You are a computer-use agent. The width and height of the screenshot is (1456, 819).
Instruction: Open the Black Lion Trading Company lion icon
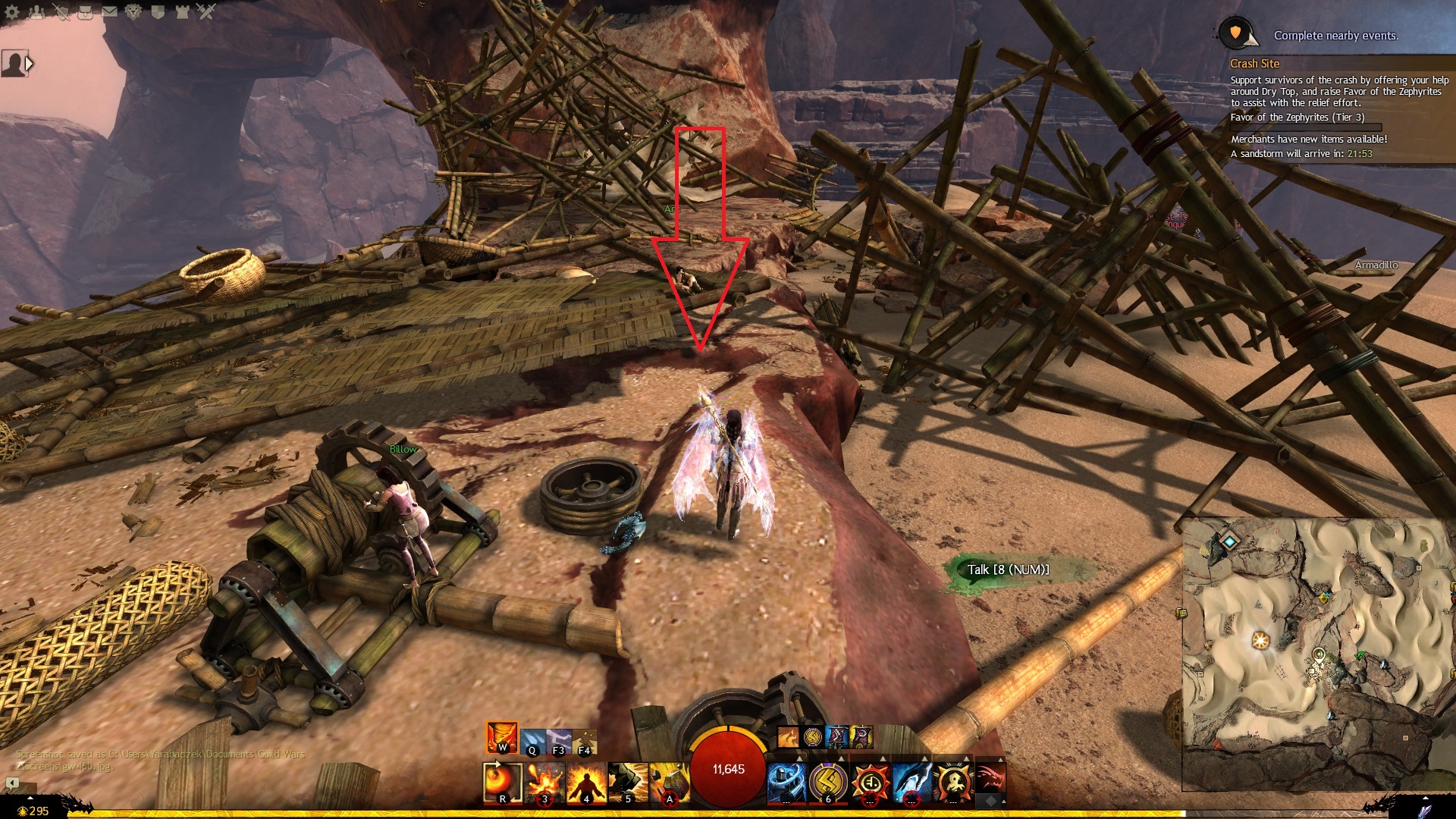(x=133, y=12)
